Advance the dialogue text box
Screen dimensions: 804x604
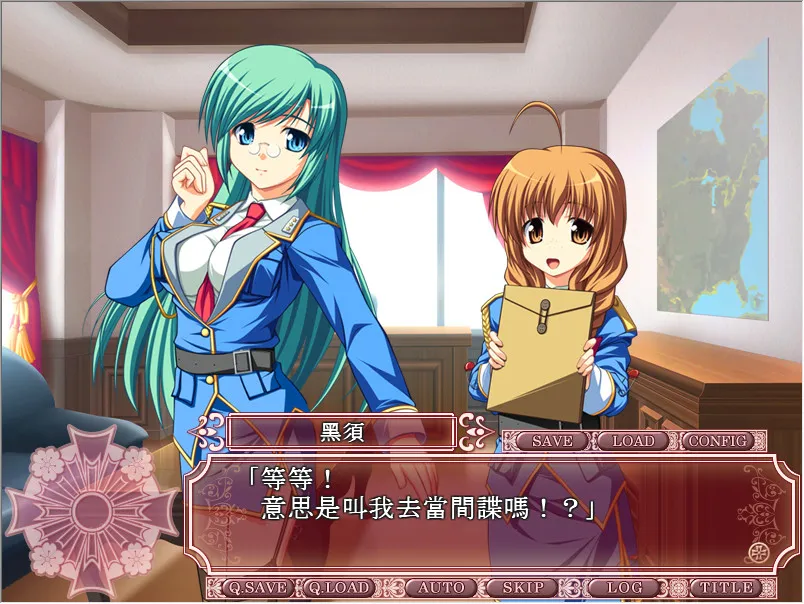point(480,517)
